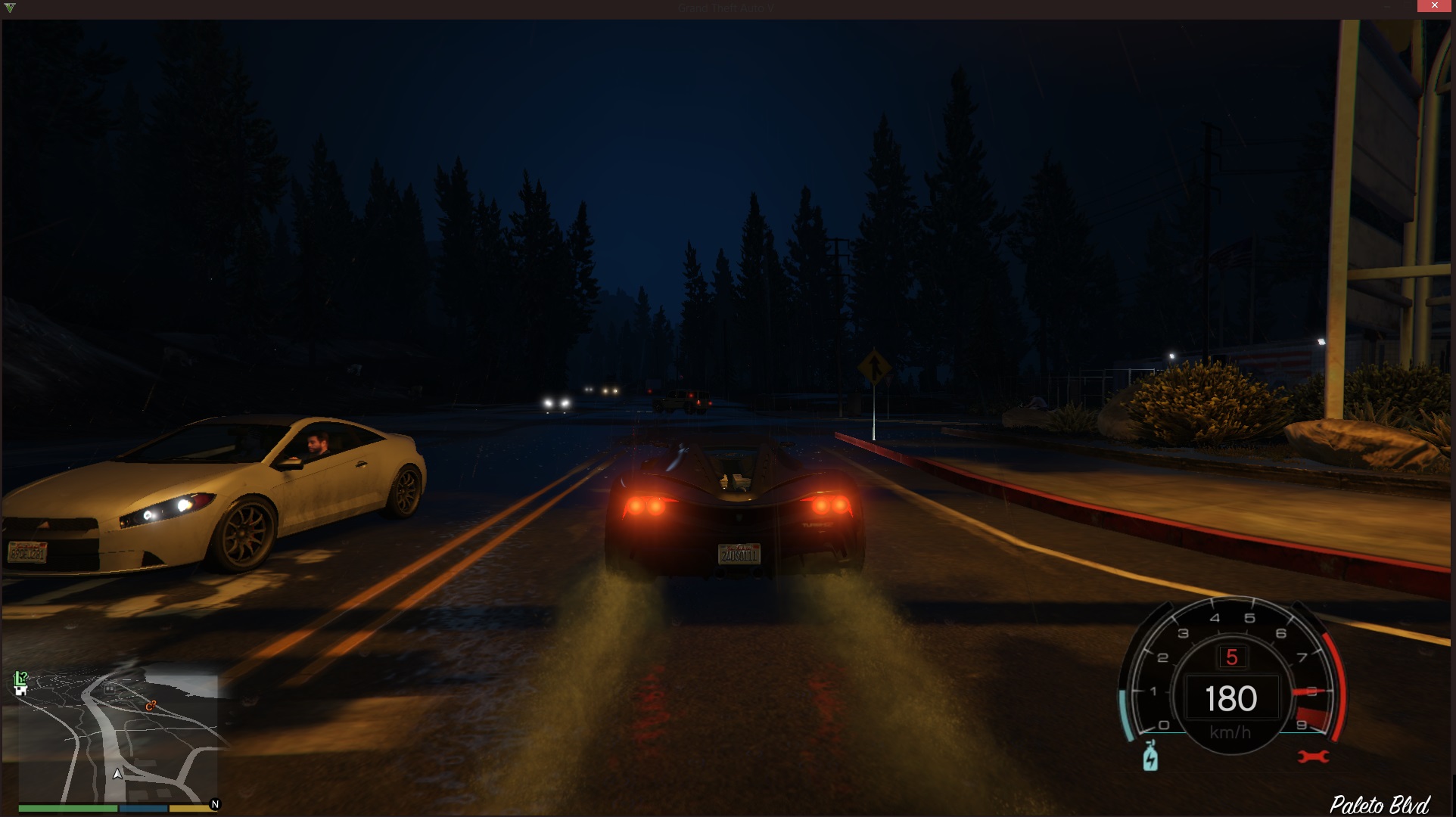Click the V icon in title bar
The height and width of the screenshot is (817, 1456).
[x=9, y=8]
